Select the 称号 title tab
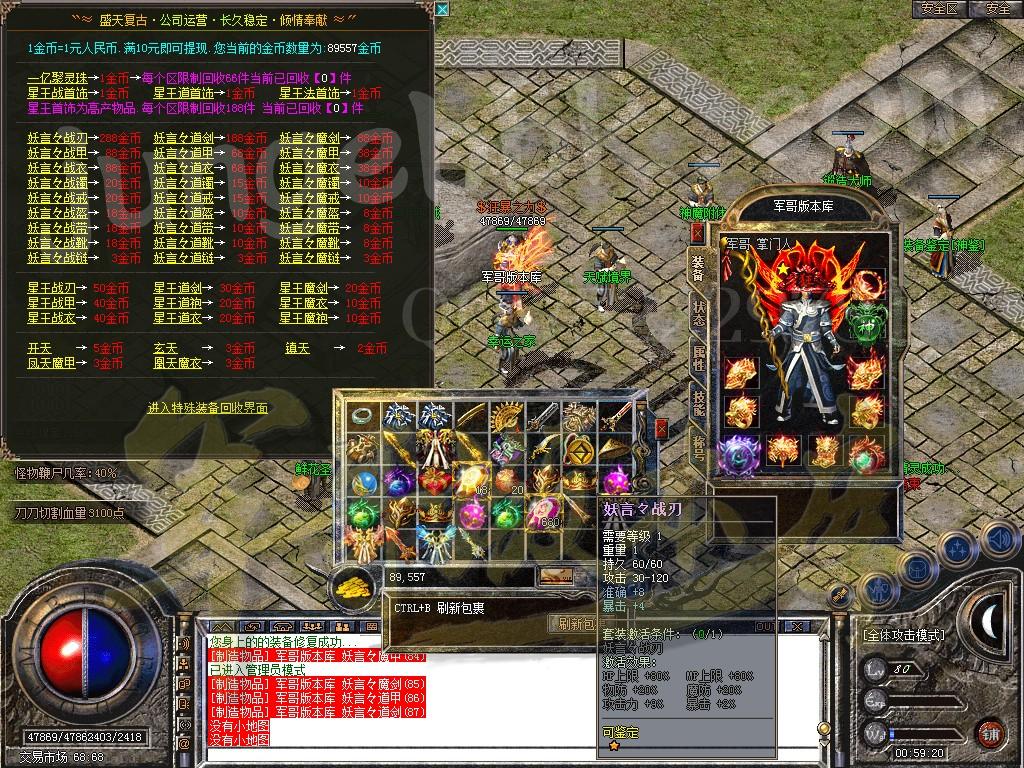The height and width of the screenshot is (768, 1024). click(x=698, y=446)
